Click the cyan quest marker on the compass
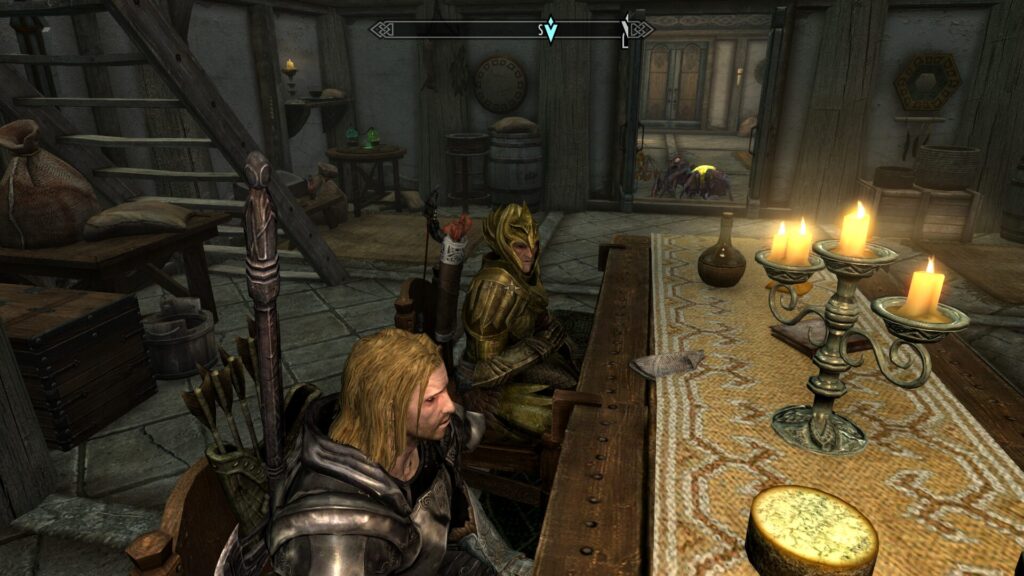 click(x=550, y=30)
